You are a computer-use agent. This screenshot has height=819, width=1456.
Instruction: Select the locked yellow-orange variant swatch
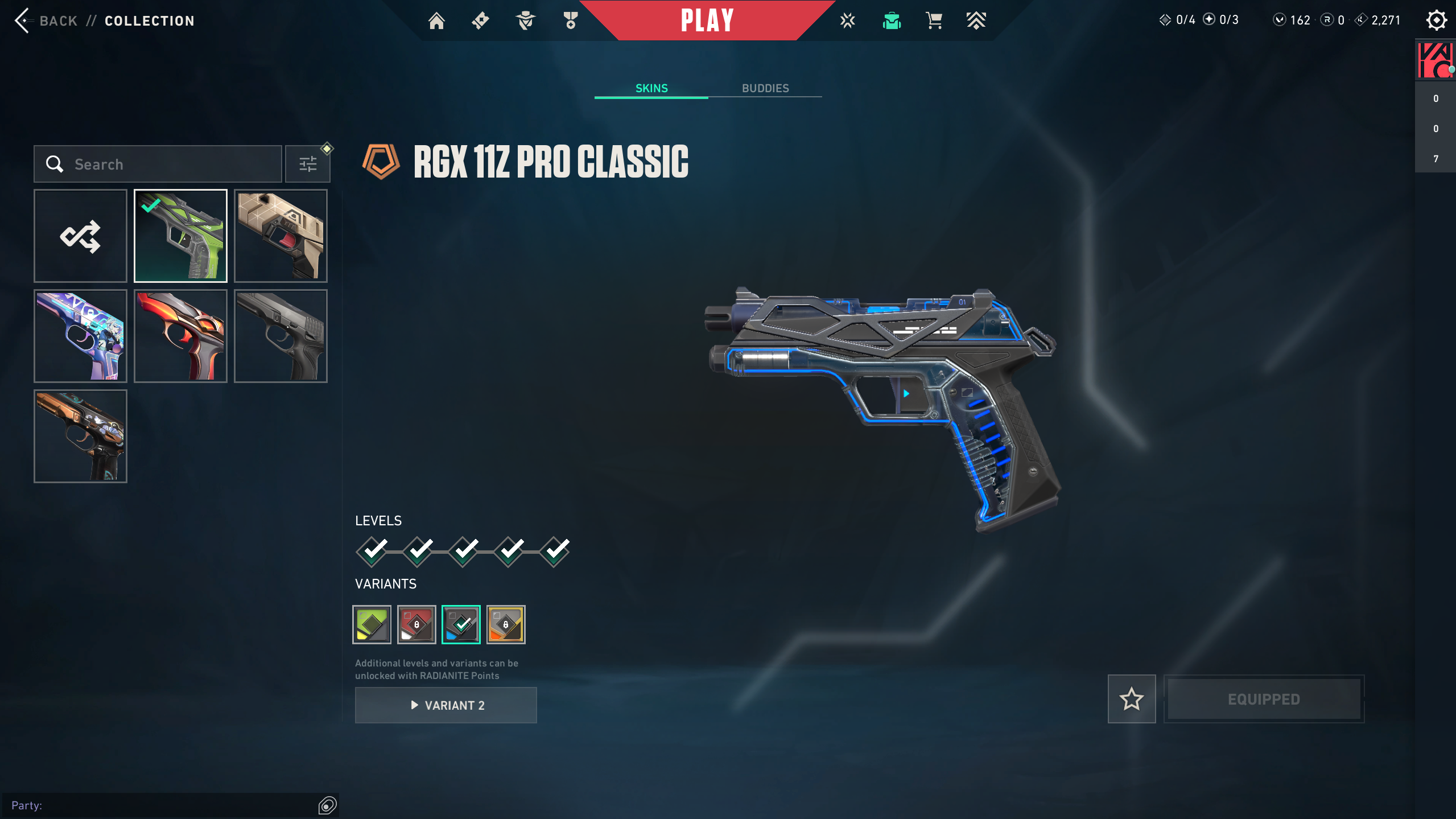(x=506, y=624)
